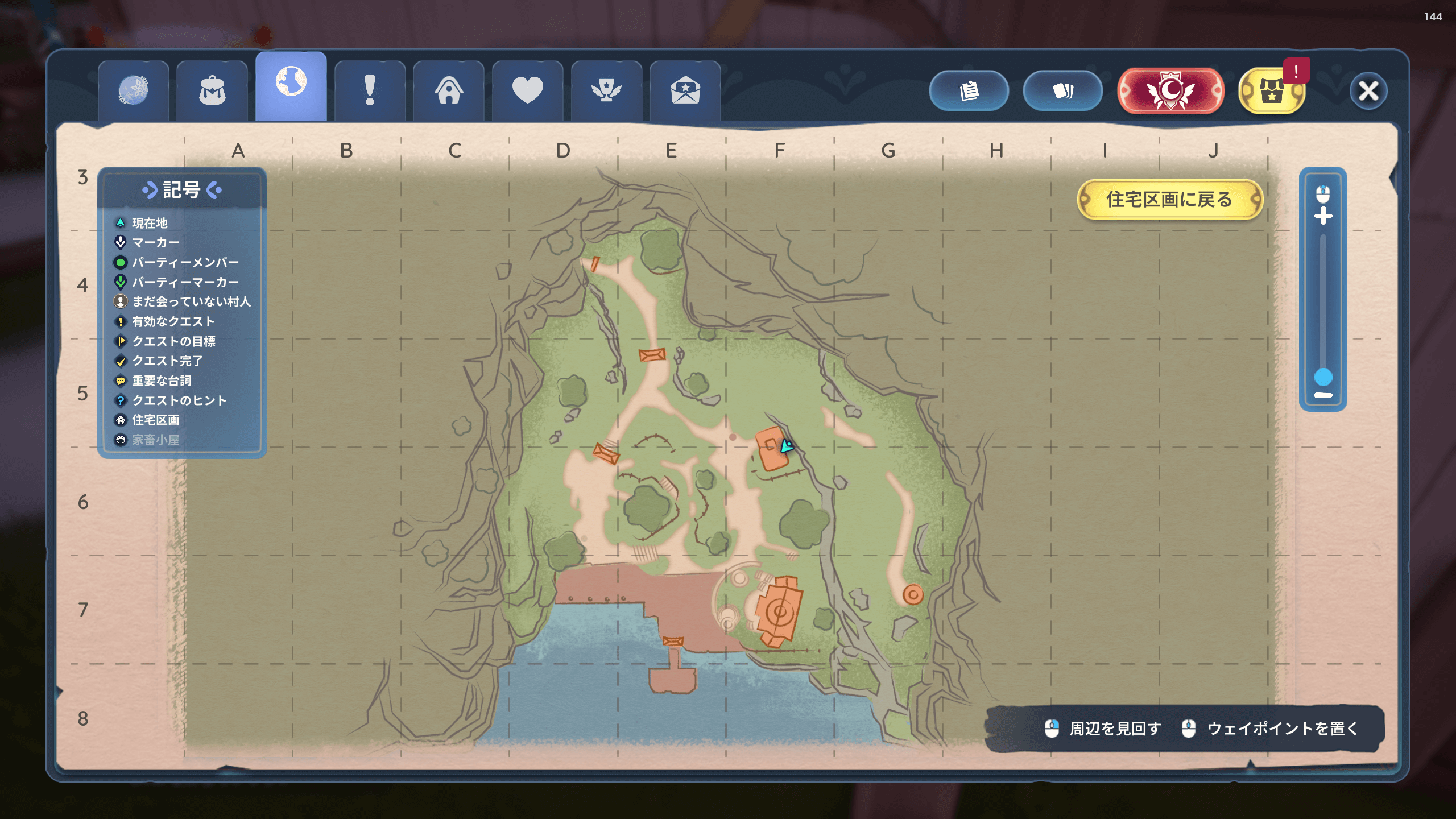Open the backpack inventory tab
Screen dimensions: 1456x819
(x=212, y=91)
